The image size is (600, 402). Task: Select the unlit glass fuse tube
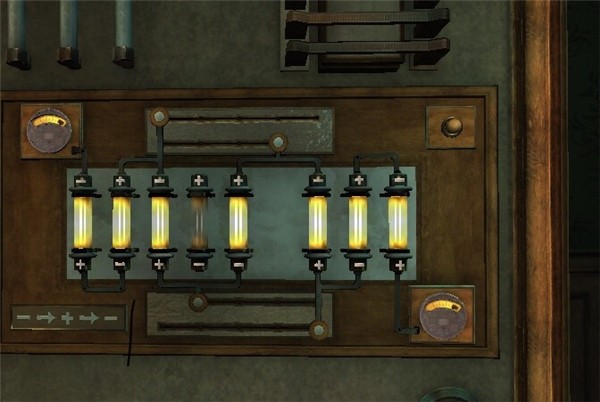click(x=198, y=222)
